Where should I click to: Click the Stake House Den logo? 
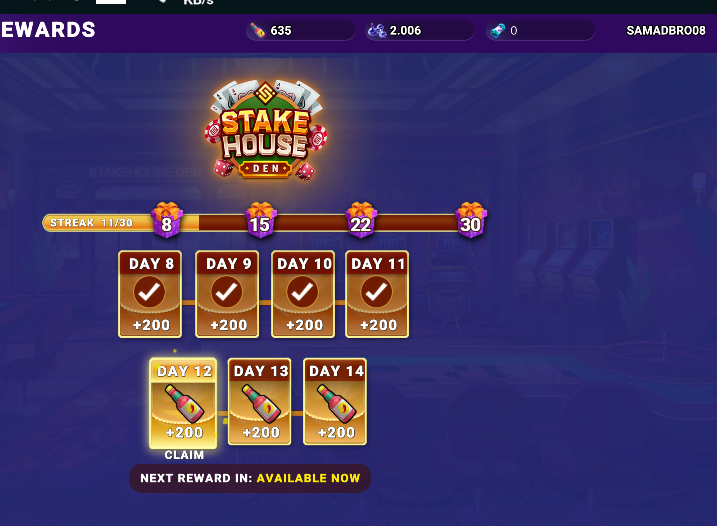coord(266,130)
